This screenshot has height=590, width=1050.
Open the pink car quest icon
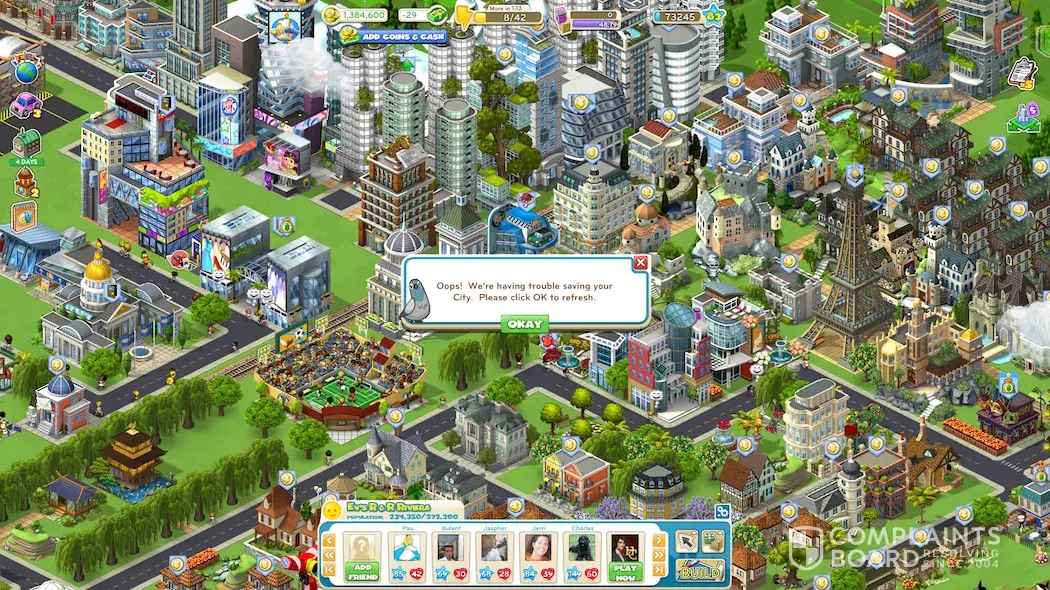point(26,105)
